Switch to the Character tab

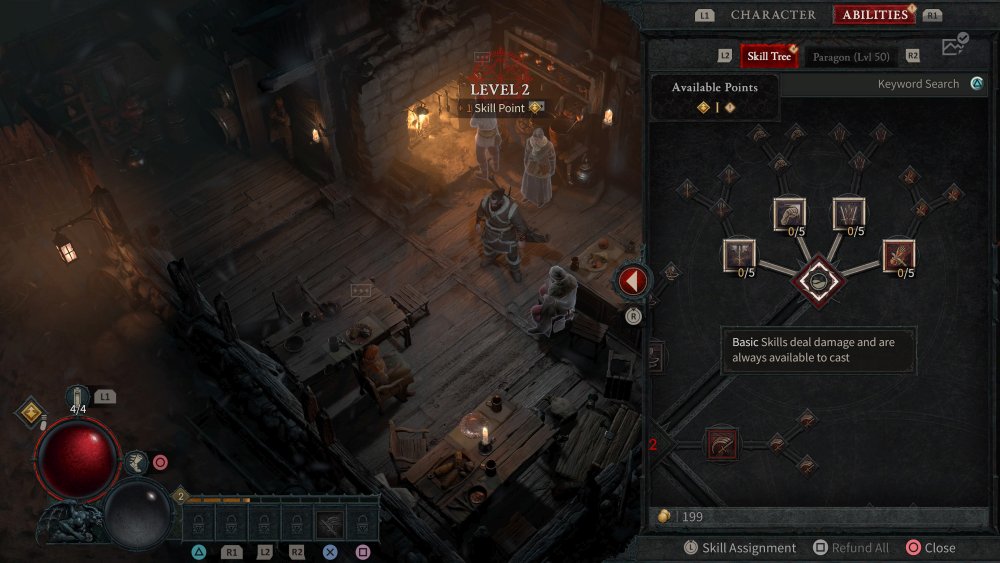773,15
